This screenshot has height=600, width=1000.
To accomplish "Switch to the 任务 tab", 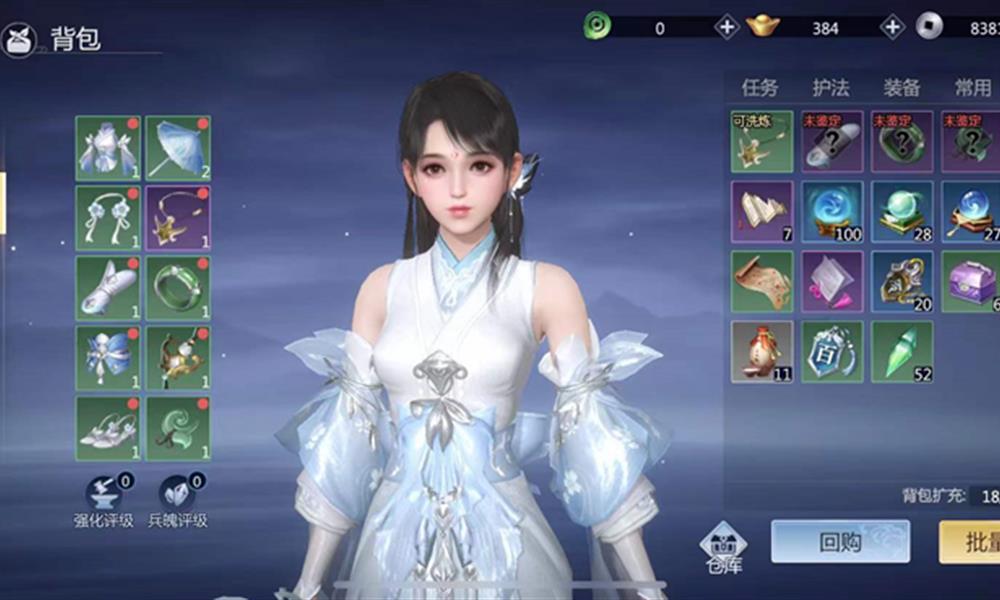I will pyautogui.click(x=759, y=88).
